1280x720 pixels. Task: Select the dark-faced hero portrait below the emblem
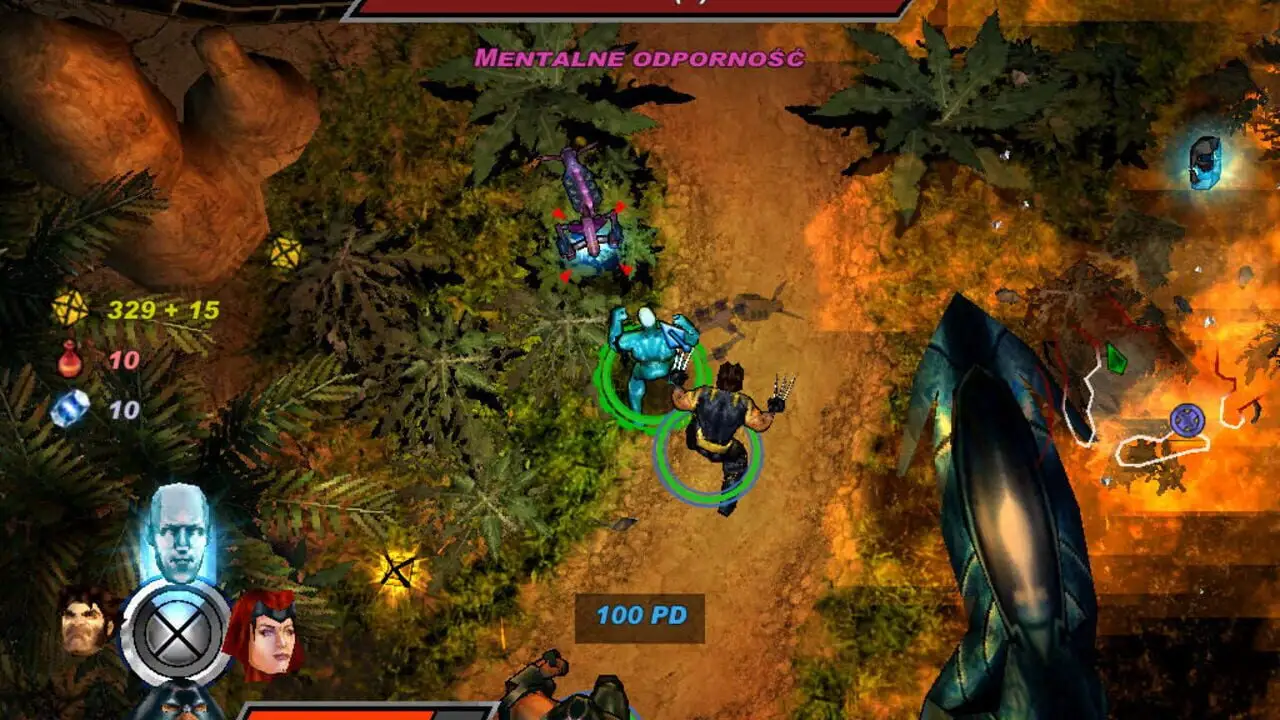(178, 702)
